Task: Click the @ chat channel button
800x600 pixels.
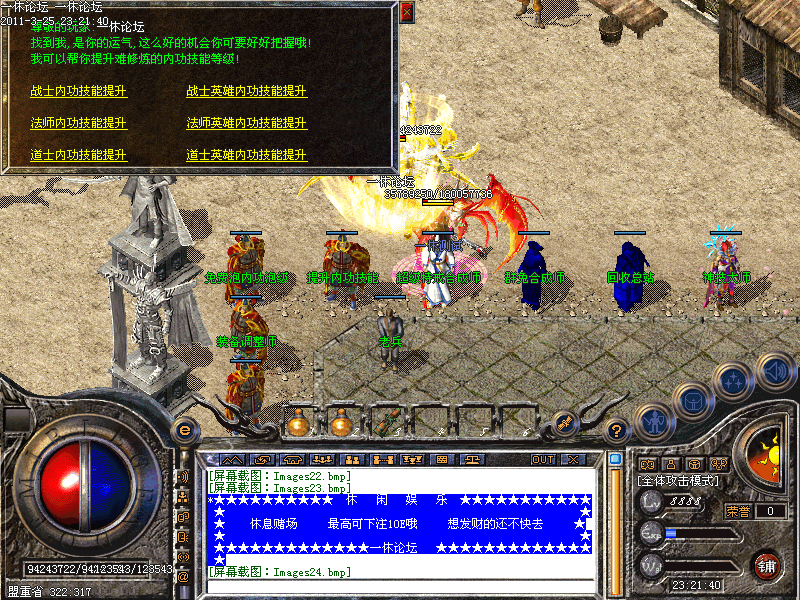Action: tap(183, 576)
